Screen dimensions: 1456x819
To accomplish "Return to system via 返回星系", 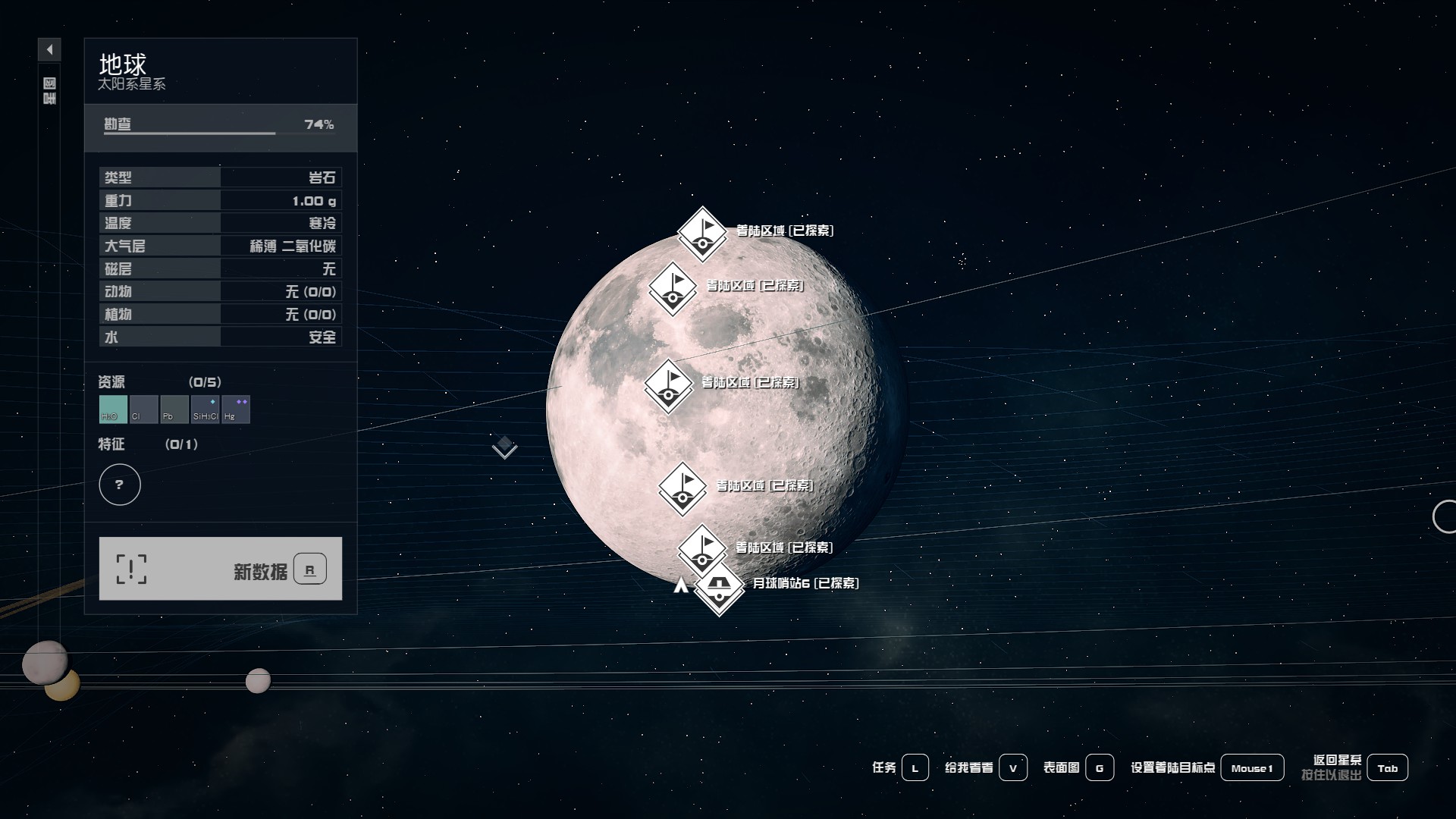I will [x=1387, y=768].
